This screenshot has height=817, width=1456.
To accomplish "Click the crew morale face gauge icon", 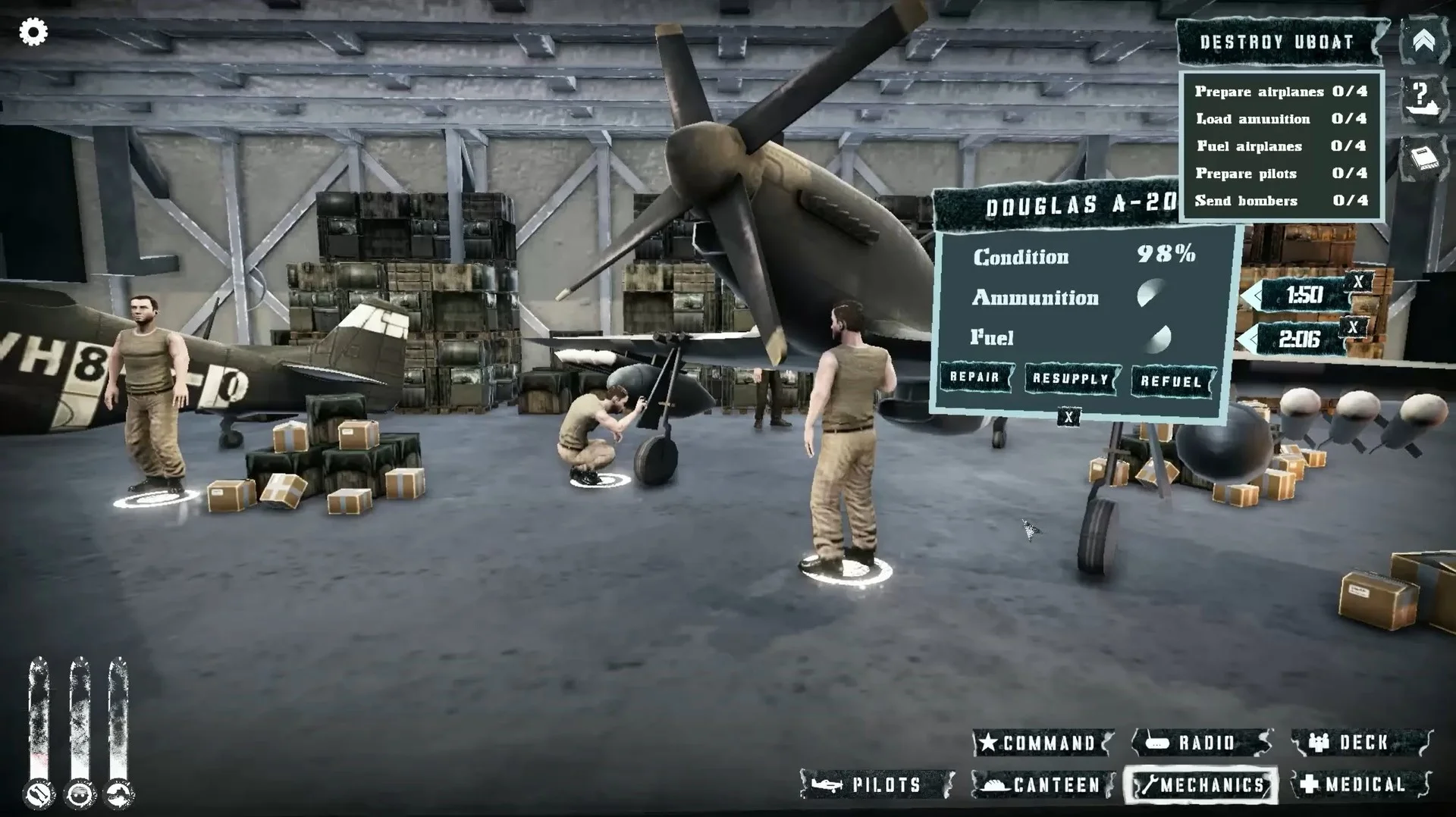I will pos(77,794).
